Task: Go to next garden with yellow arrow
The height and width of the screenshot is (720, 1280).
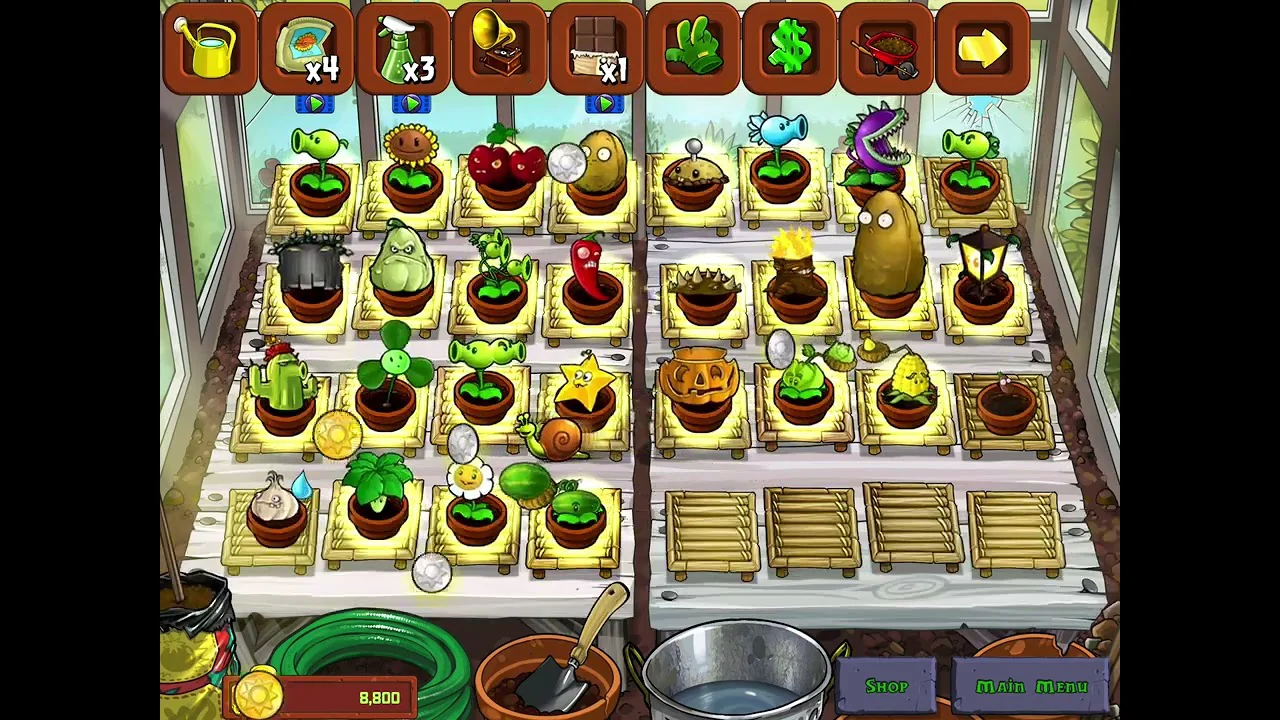Action: click(983, 49)
